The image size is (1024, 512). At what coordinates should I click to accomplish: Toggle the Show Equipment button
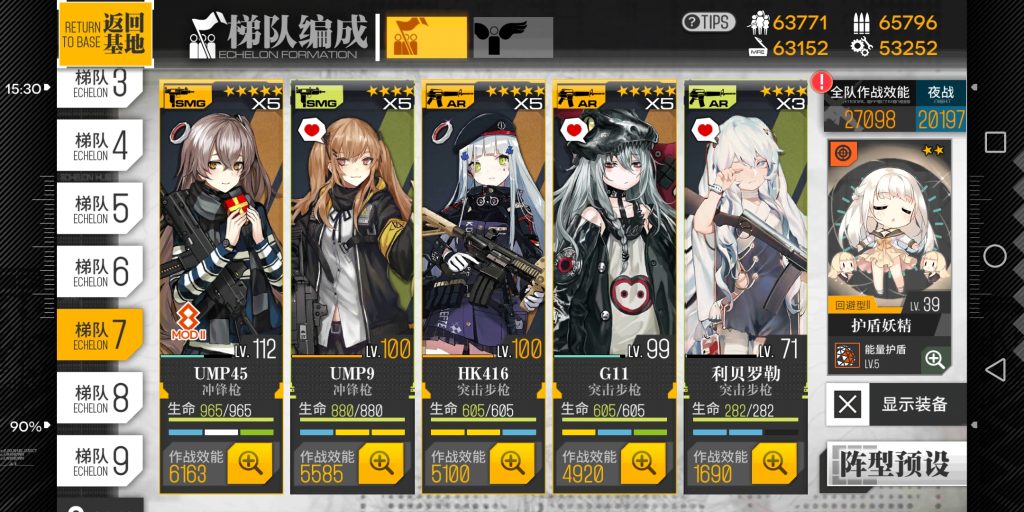895,405
